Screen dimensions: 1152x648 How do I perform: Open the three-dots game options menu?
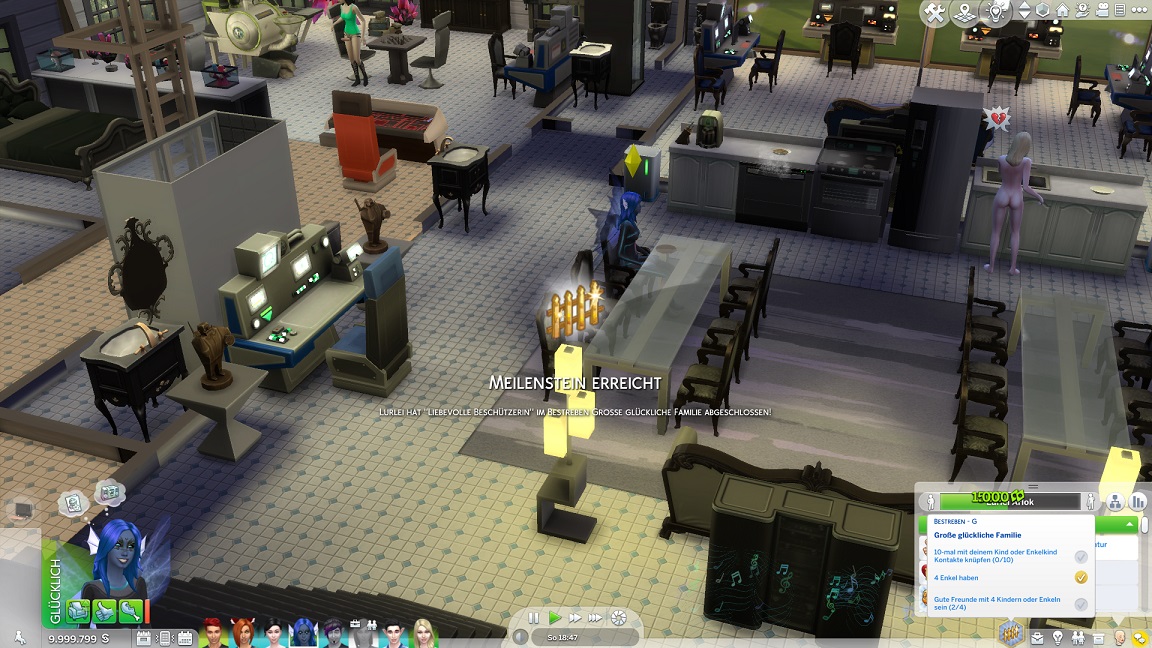click(x=1138, y=11)
